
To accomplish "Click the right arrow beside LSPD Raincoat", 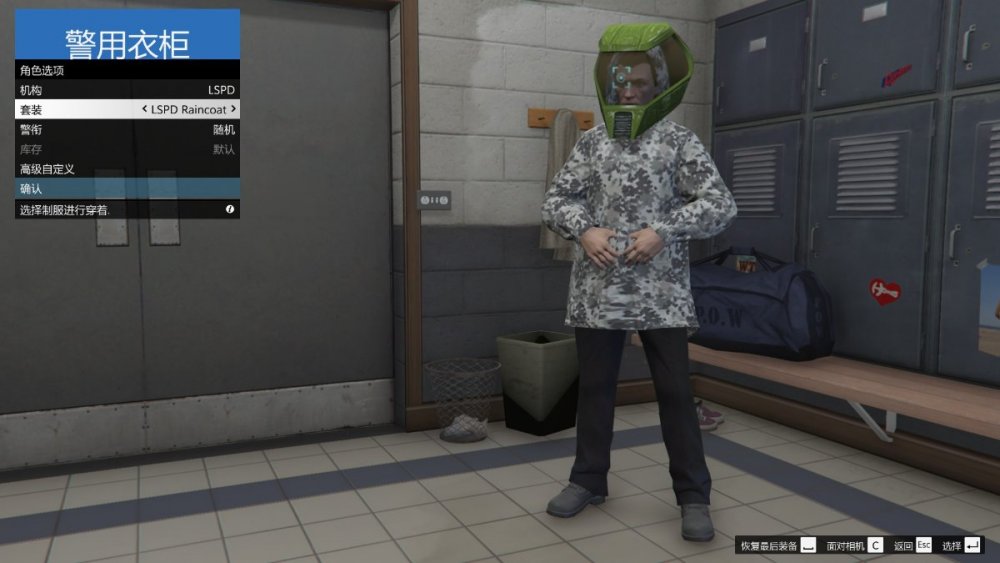I will point(233,109).
